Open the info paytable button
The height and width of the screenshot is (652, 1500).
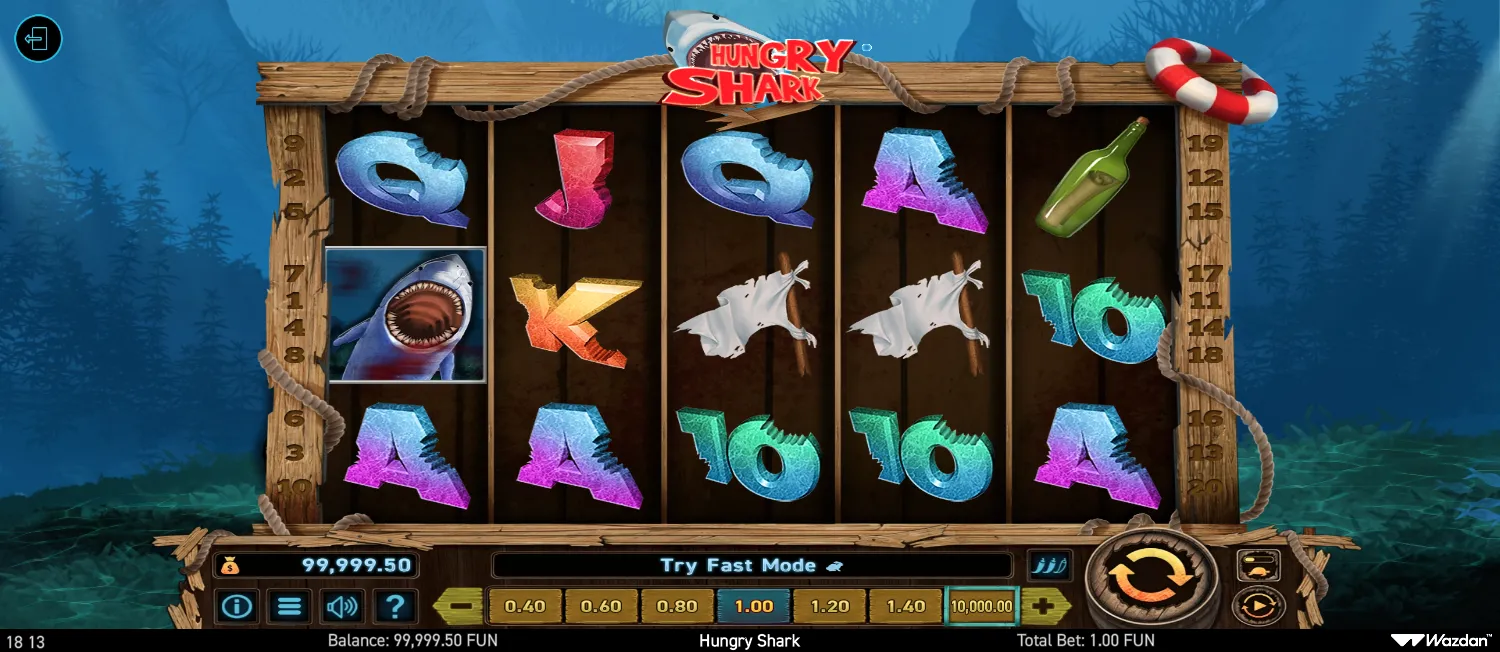click(237, 606)
